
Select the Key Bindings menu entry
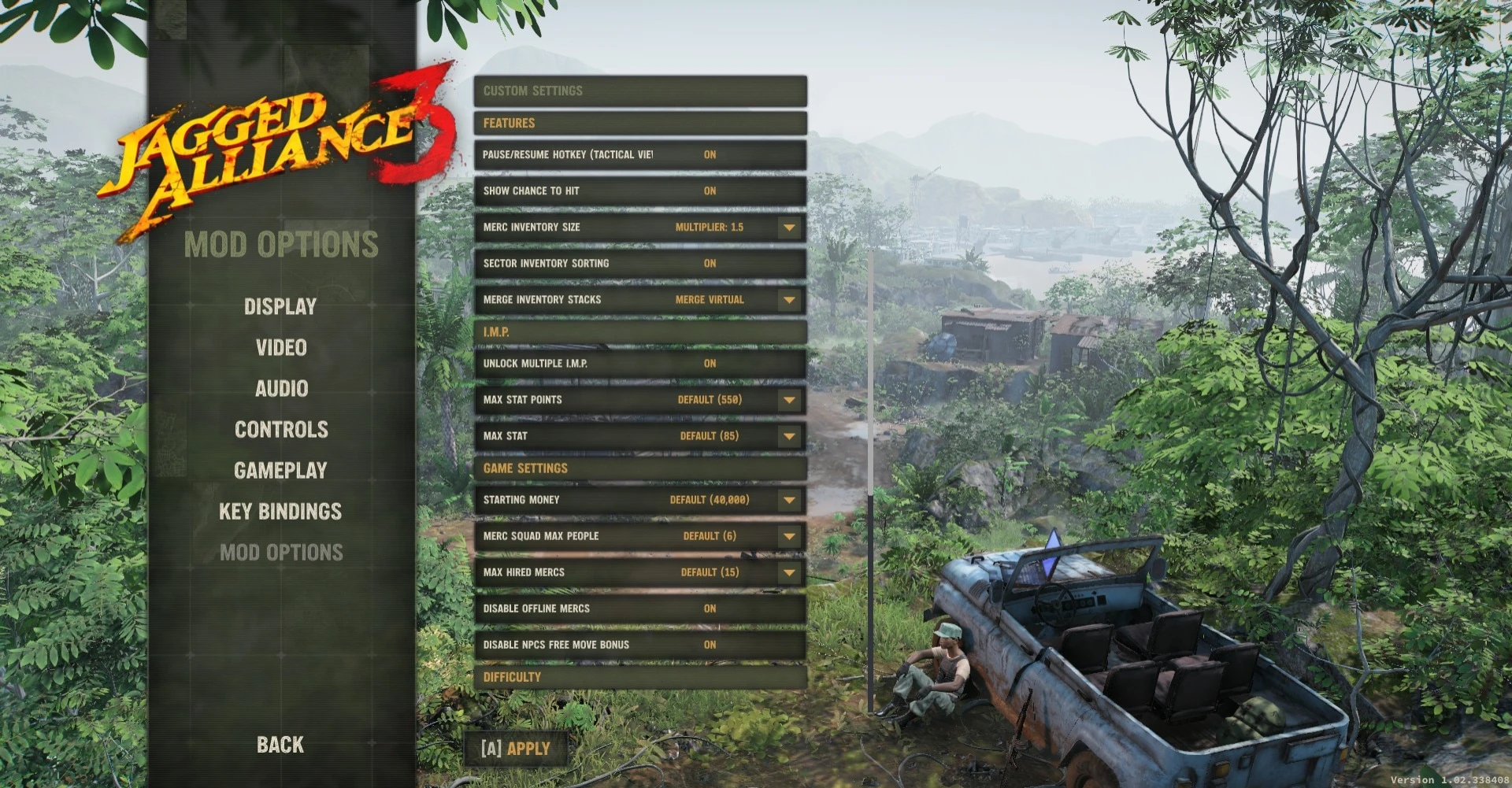pyautogui.click(x=281, y=511)
